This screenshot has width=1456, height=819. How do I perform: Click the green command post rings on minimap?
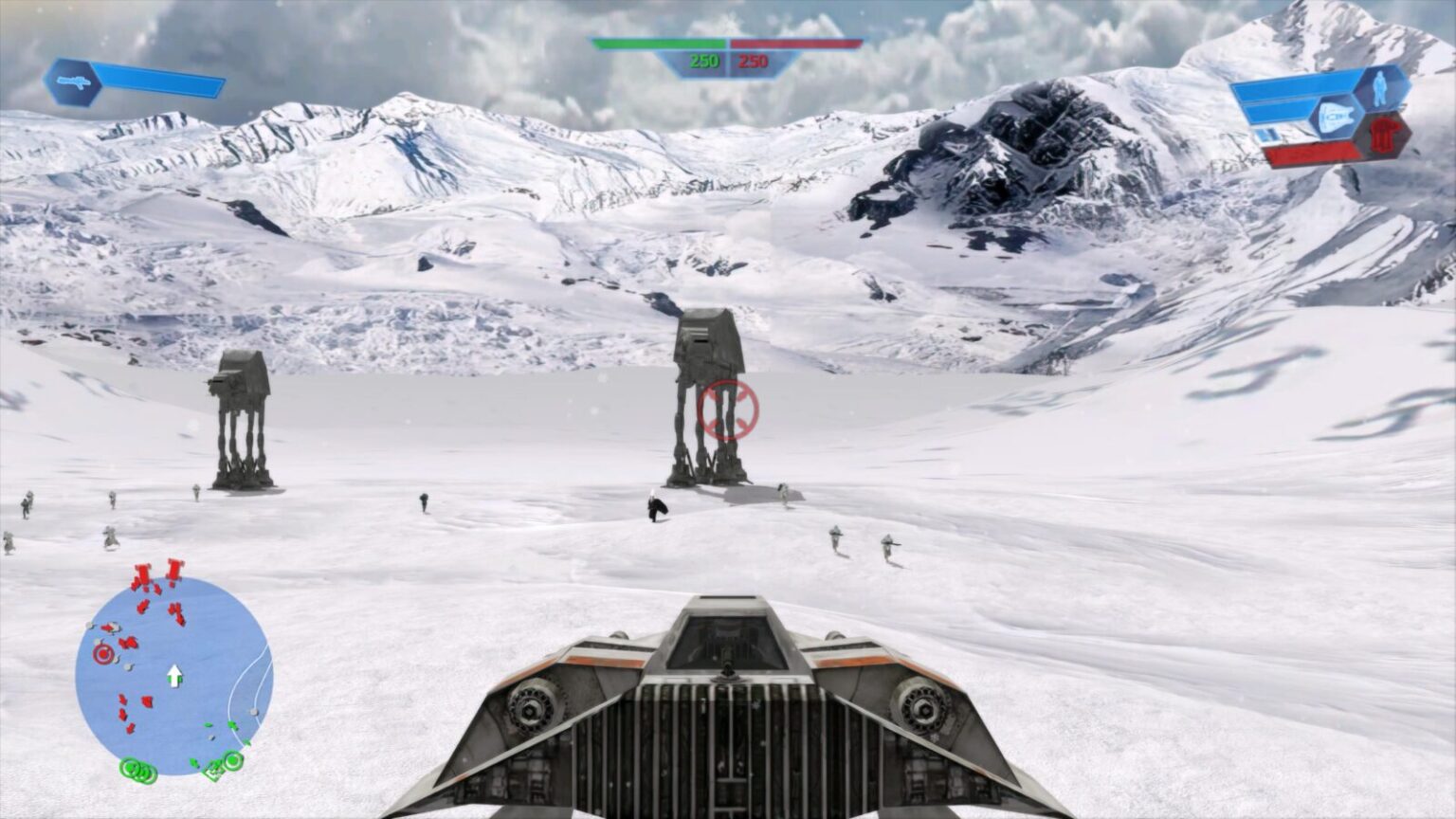(136, 770)
